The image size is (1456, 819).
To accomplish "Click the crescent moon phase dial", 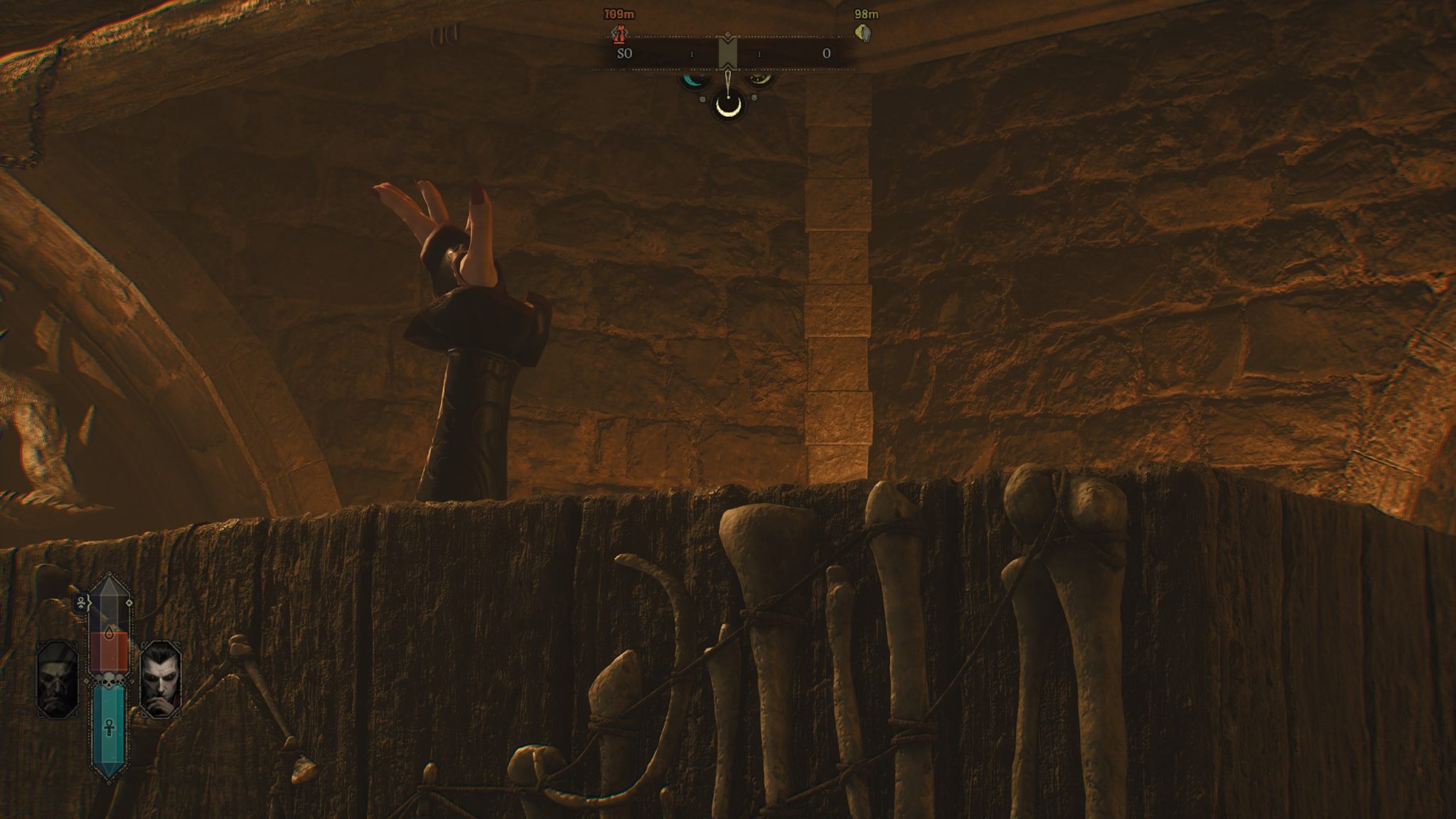I will [728, 106].
